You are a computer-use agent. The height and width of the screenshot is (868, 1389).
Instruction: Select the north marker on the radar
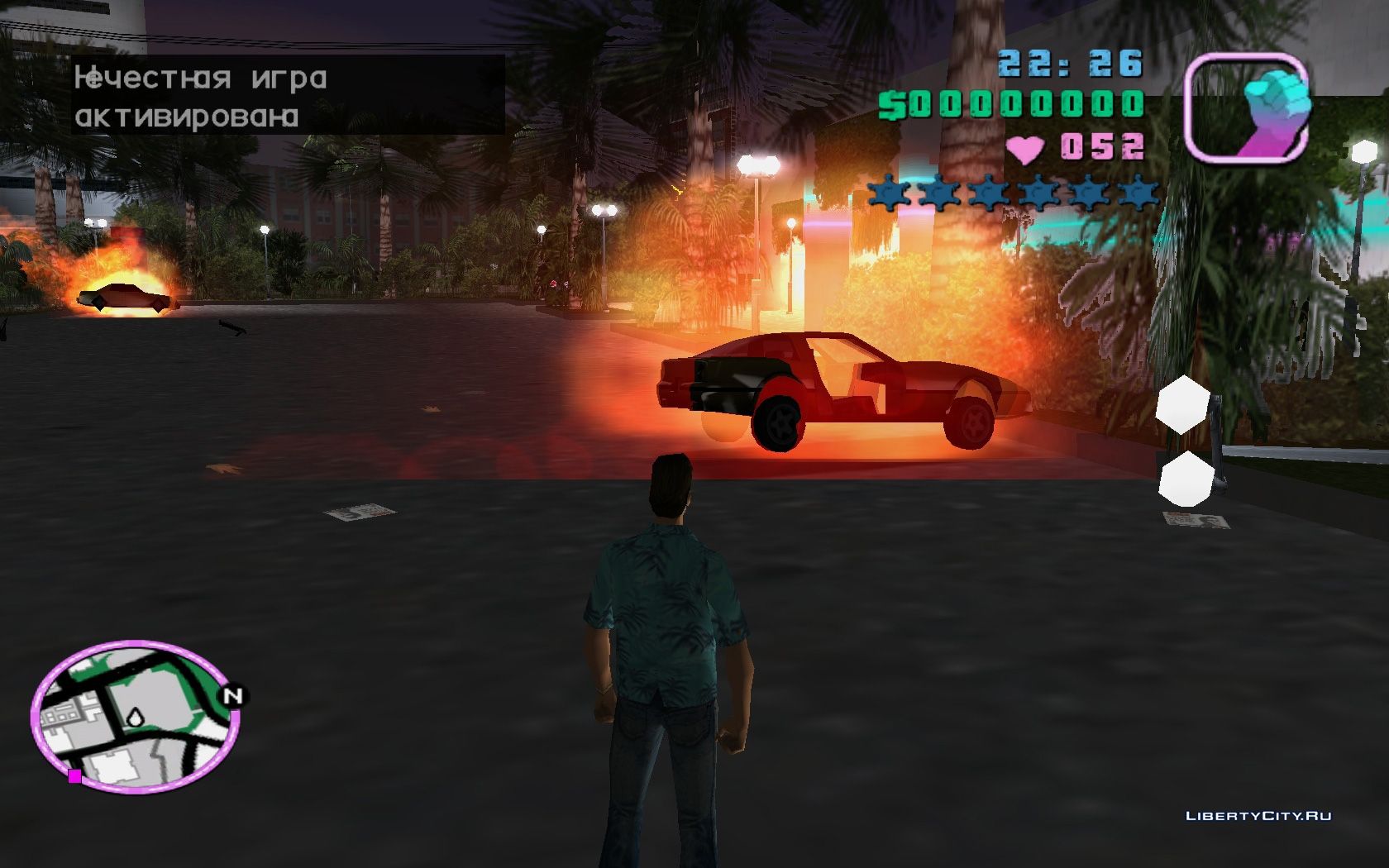232,696
